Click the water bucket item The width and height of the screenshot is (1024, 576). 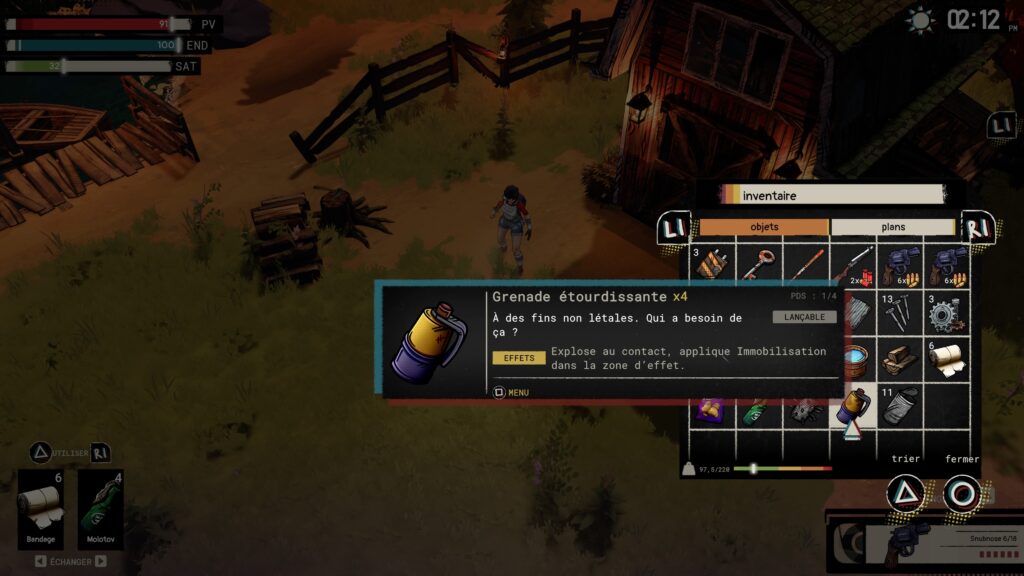tap(853, 360)
